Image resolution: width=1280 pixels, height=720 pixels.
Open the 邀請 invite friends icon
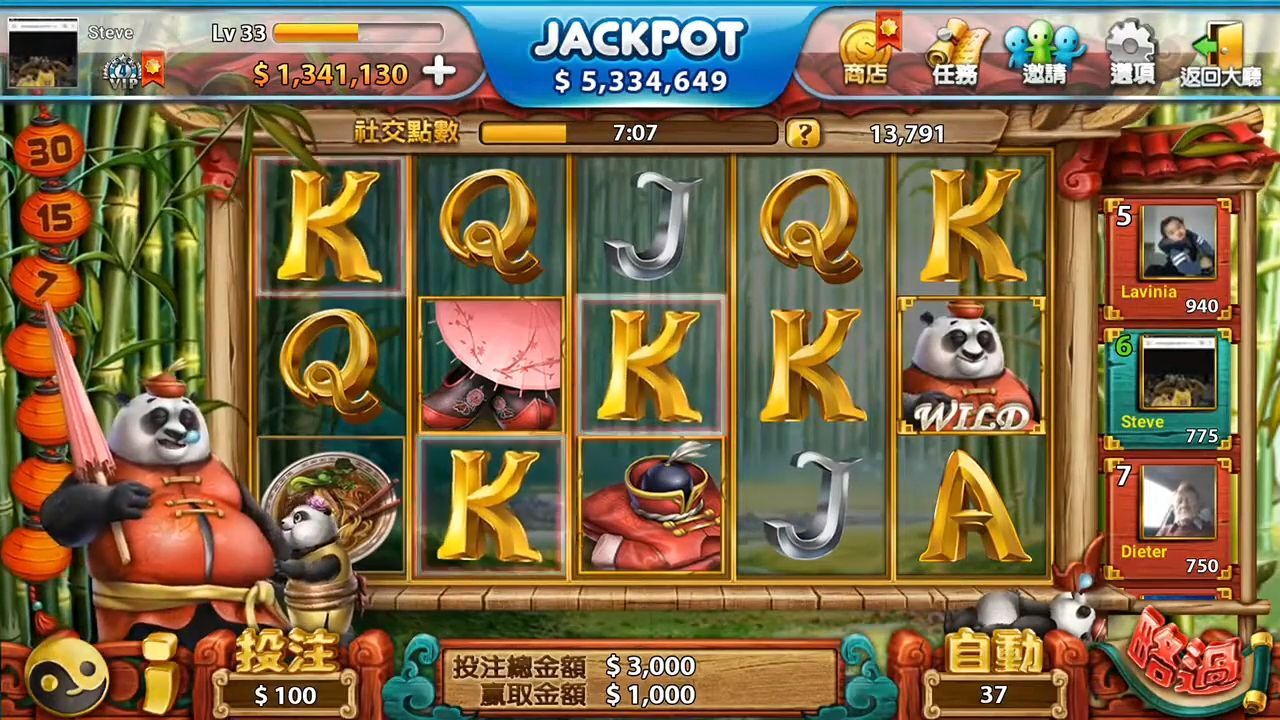click(x=1044, y=53)
